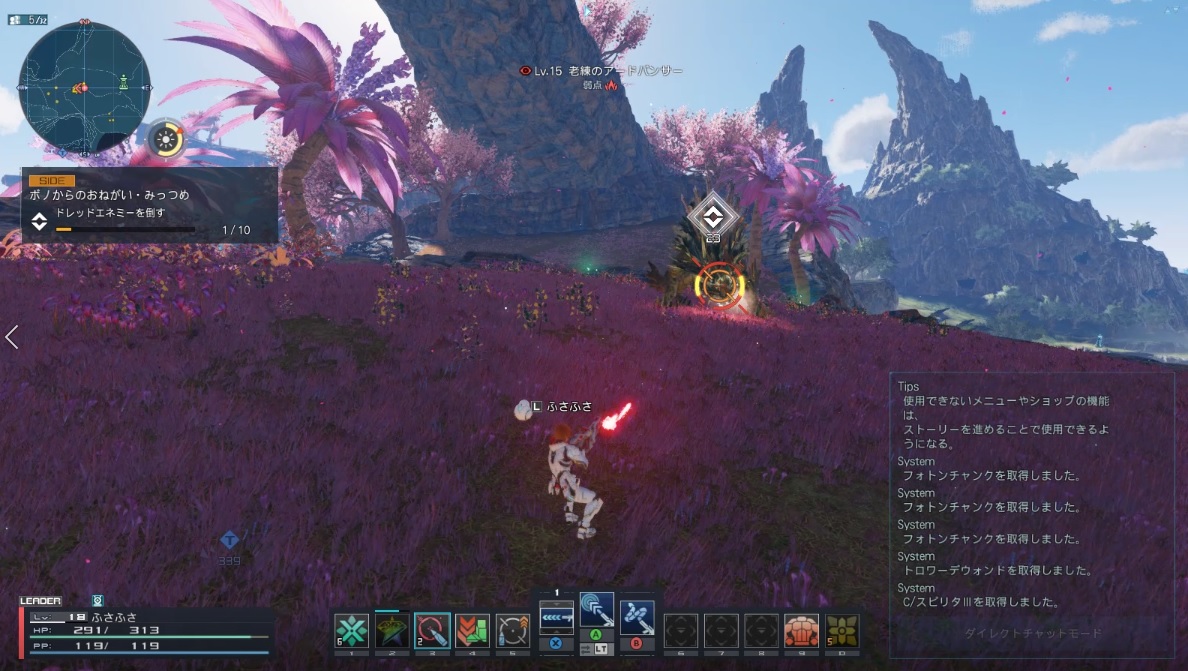Viewport: 1188px width, 671px height.
Task: Click the direct chat mode input field
Action: tap(1032, 633)
